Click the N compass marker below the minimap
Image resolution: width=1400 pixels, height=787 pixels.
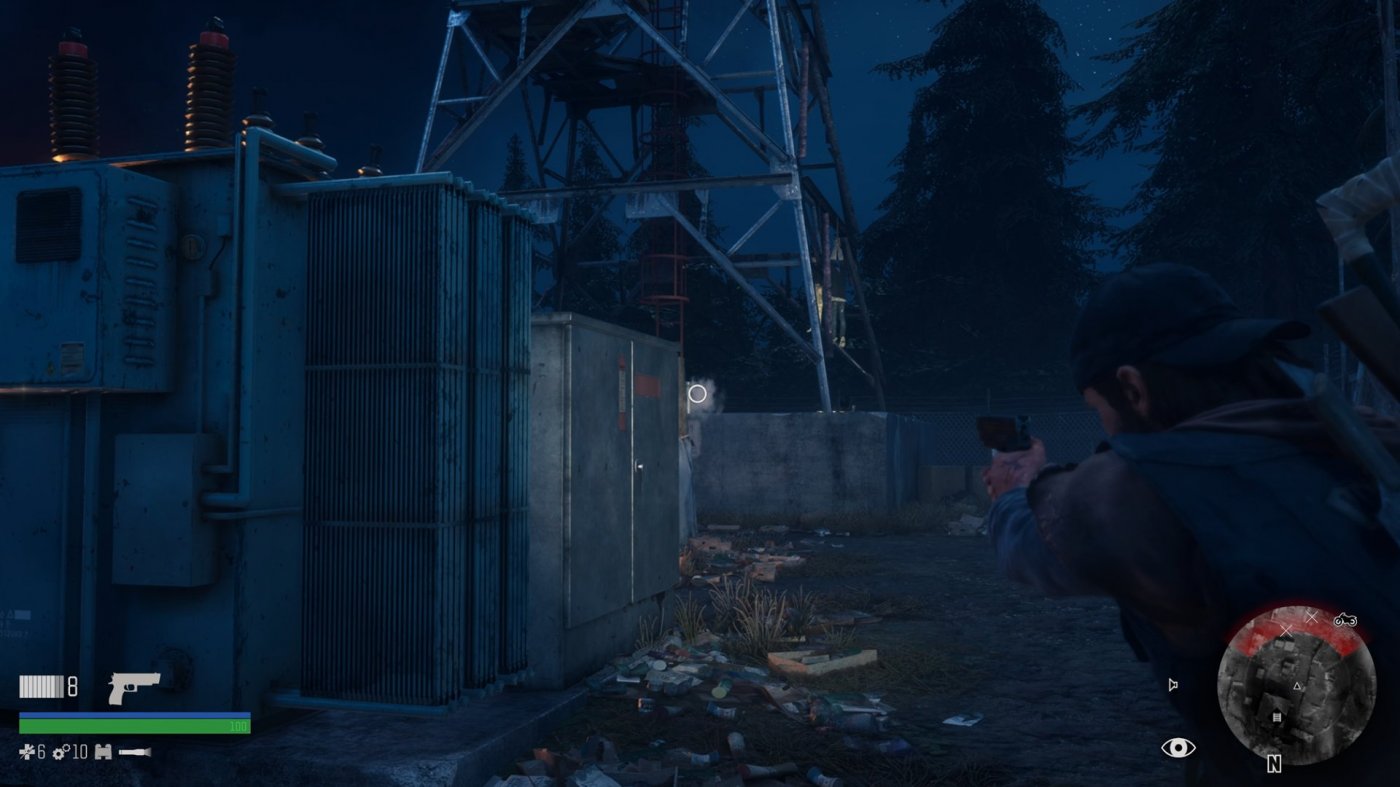point(1274,764)
